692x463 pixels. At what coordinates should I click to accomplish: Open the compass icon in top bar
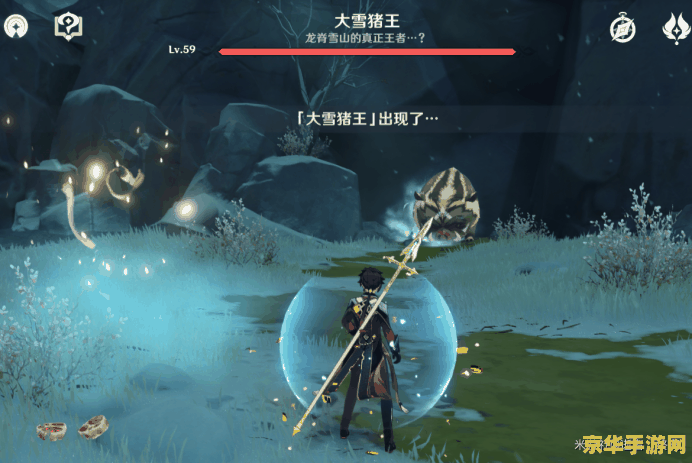click(624, 29)
